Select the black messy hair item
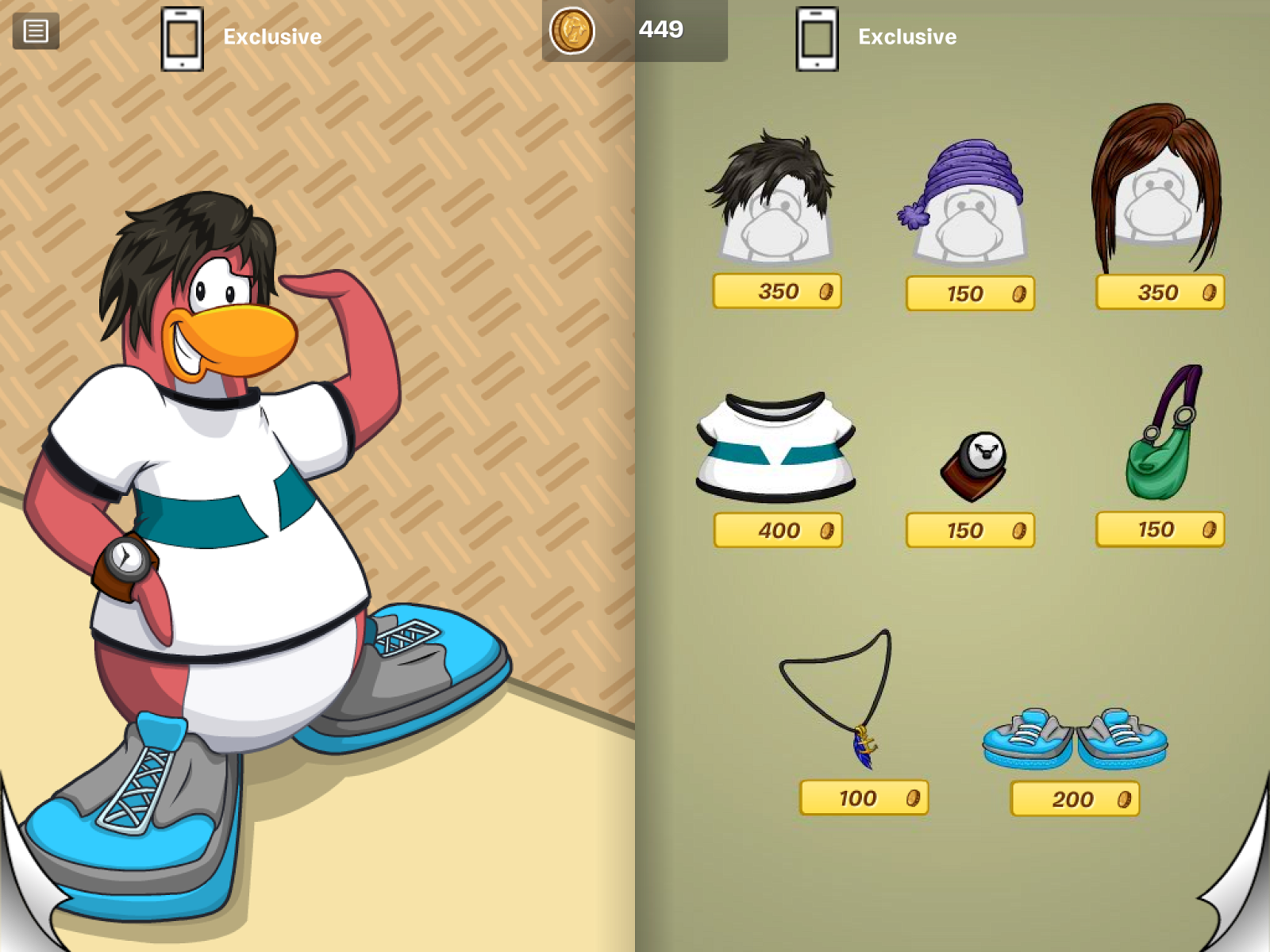 click(774, 190)
